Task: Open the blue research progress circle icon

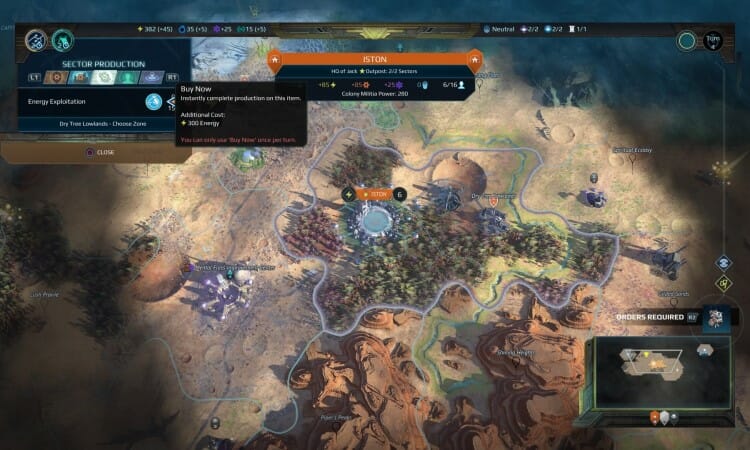Action: (x=36, y=41)
